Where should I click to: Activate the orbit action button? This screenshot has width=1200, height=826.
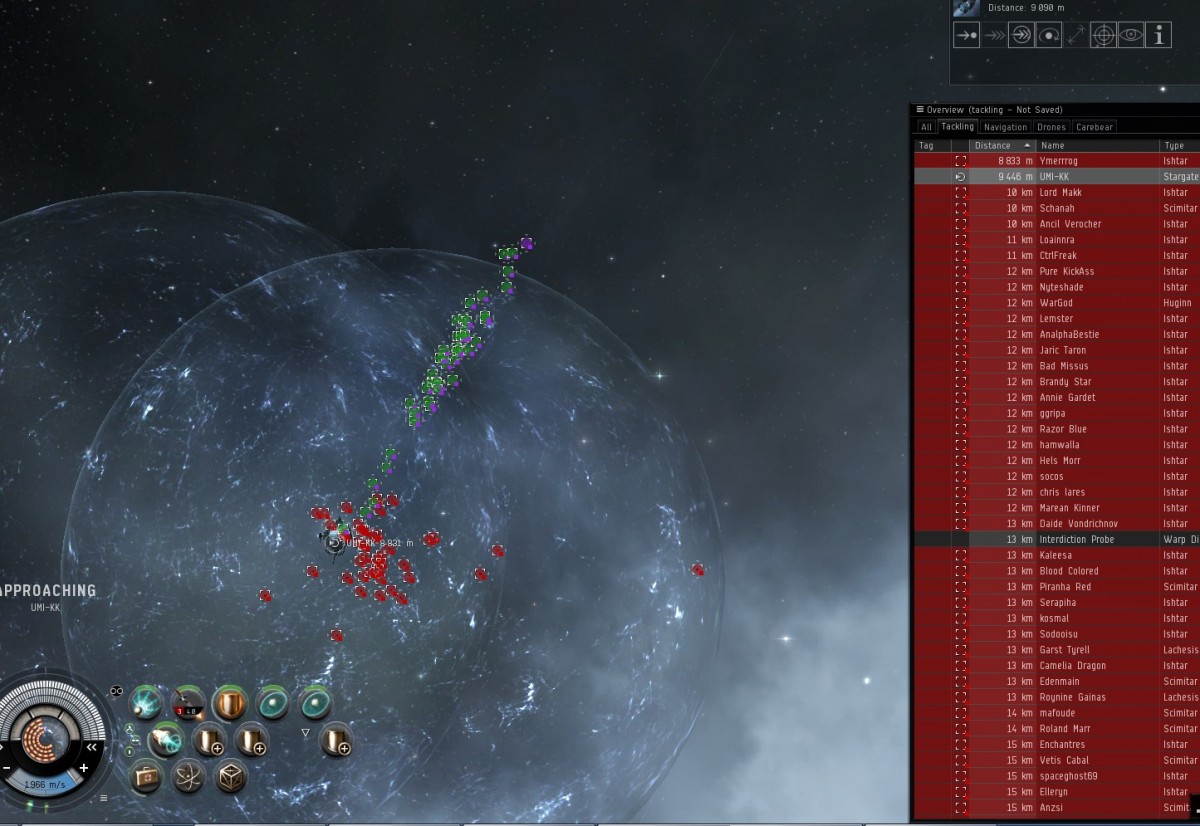pyautogui.click(x=1048, y=35)
